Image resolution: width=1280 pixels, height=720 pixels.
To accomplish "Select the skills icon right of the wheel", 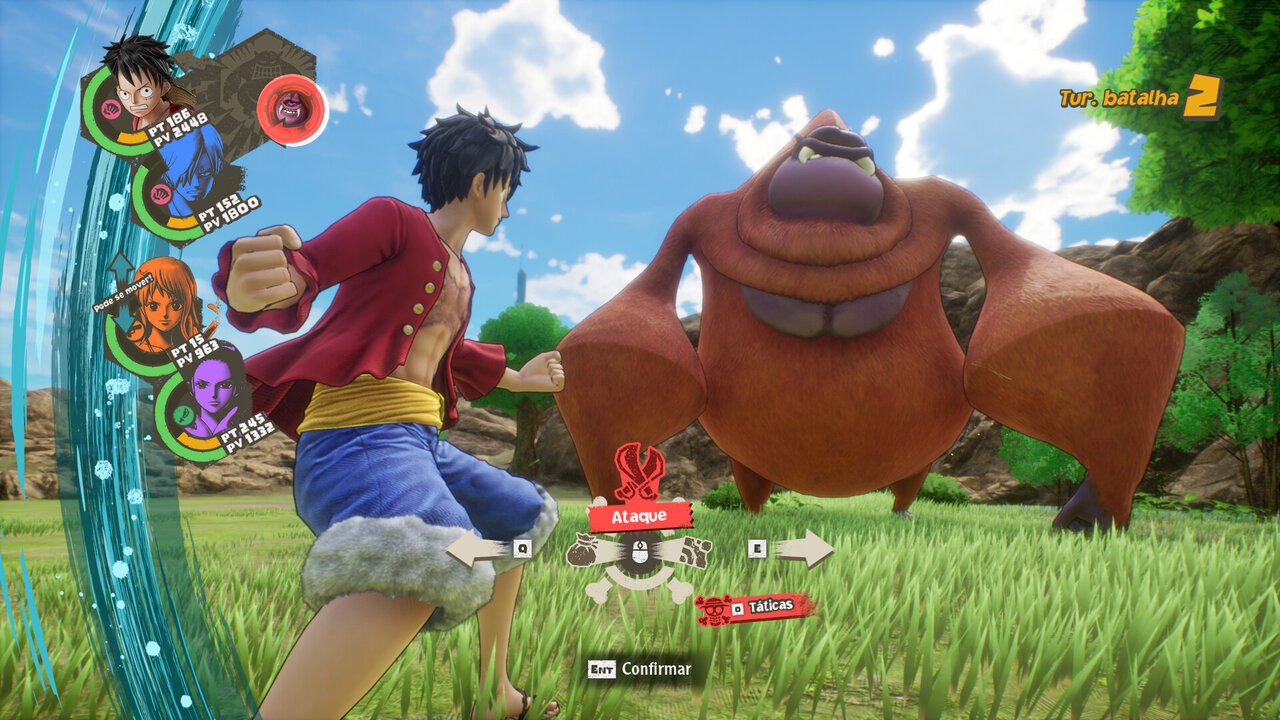I will (x=694, y=552).
